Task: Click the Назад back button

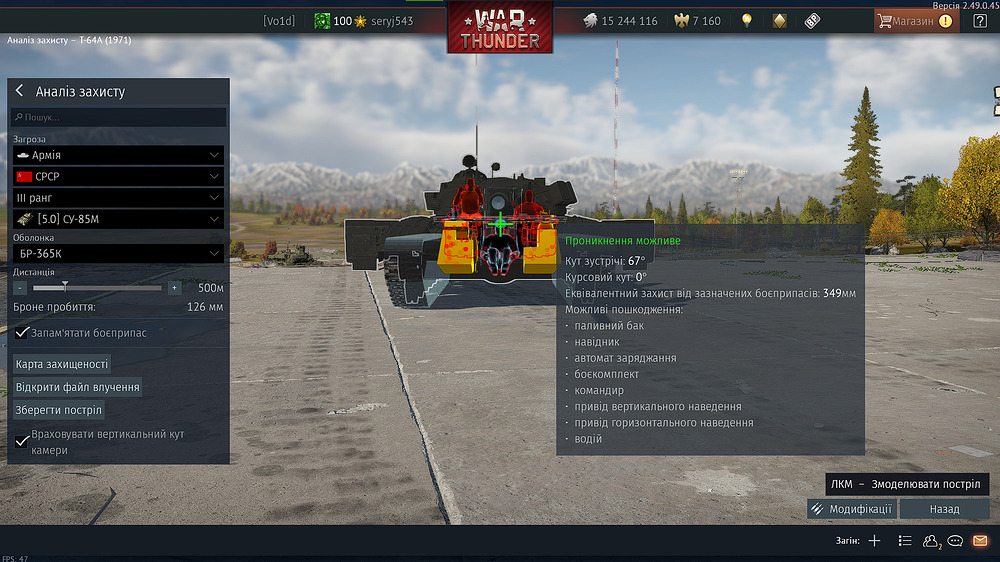Action: 944,509
